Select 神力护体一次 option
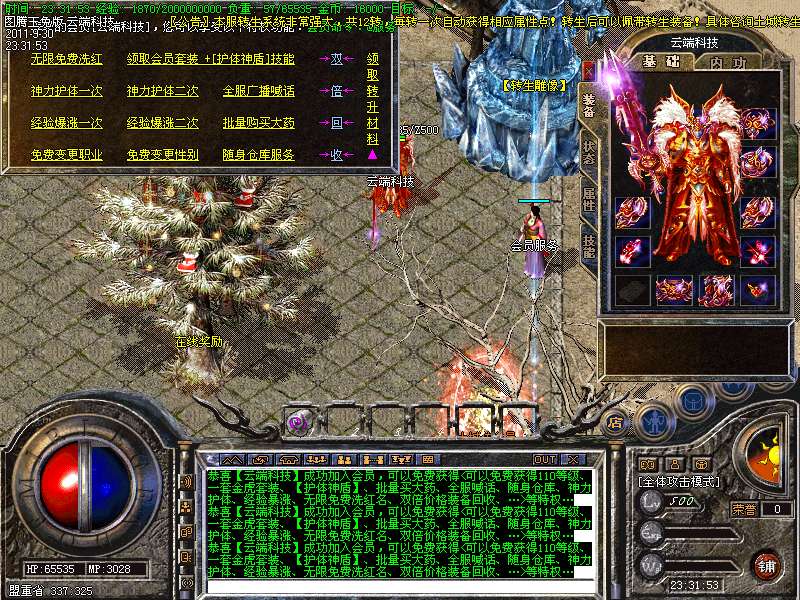The height and width of the screenshot is (600, 800). click(x=66, y=91)
